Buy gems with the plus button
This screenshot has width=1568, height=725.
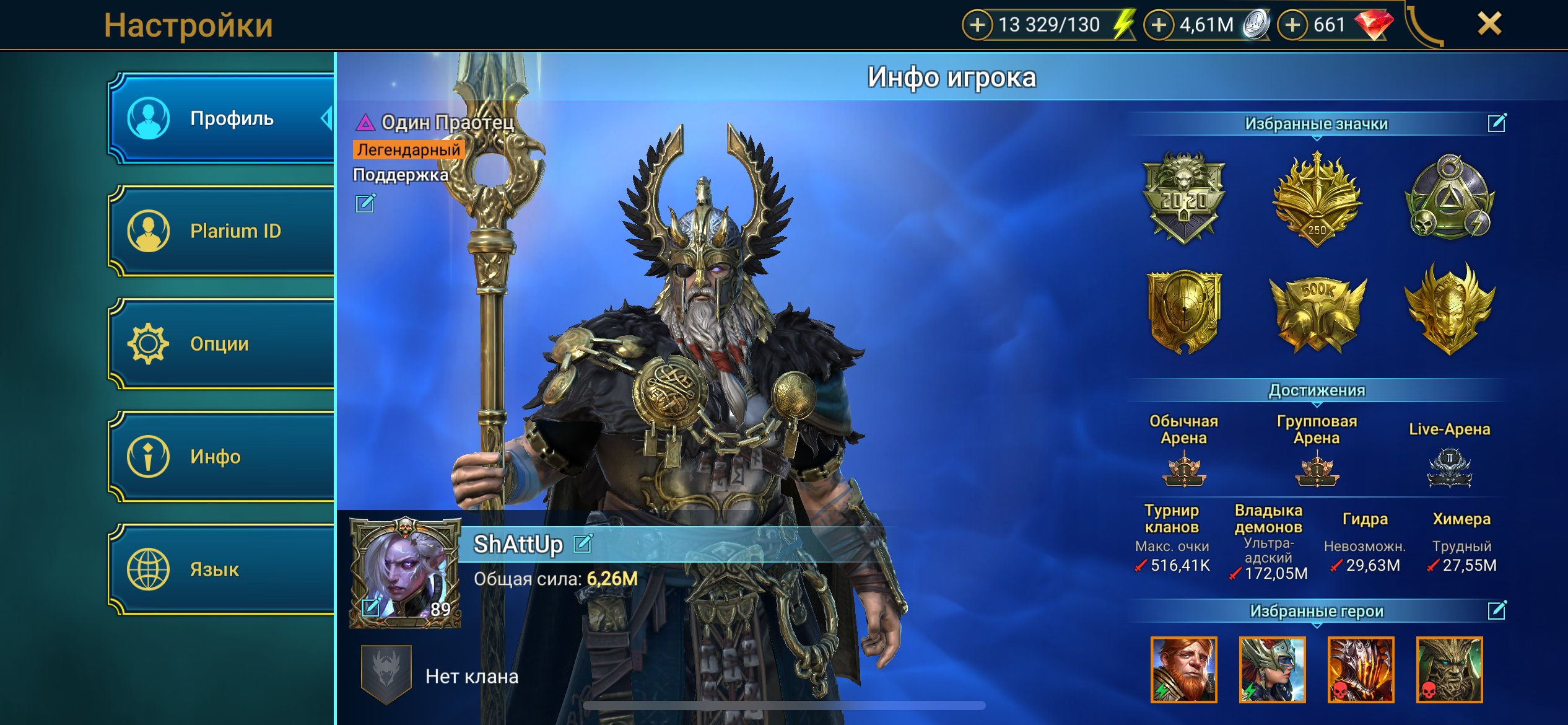pos(1292,25)
